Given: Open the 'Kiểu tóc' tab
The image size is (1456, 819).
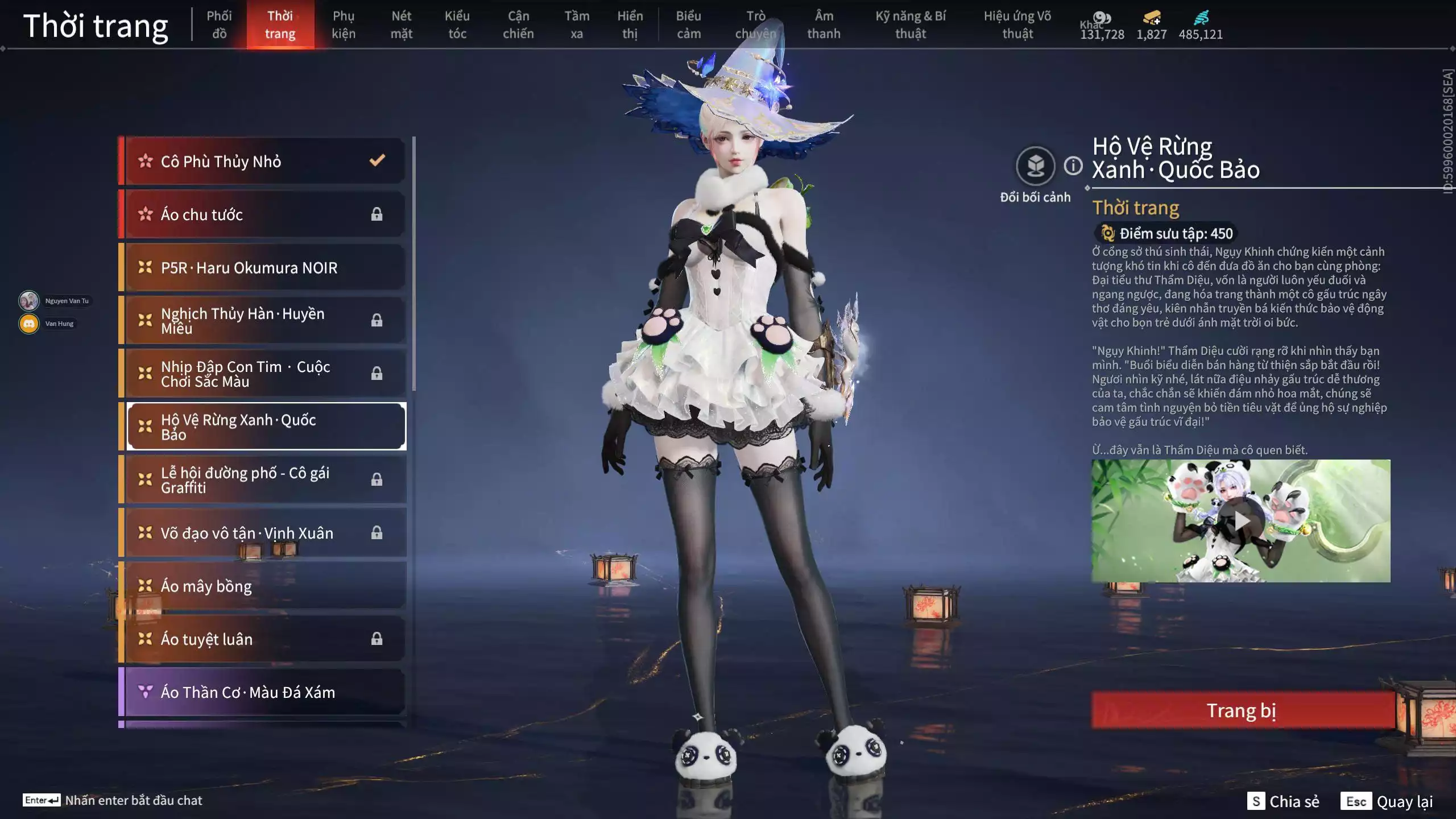Looking at the screenshot, I should [x=458, y=24].
